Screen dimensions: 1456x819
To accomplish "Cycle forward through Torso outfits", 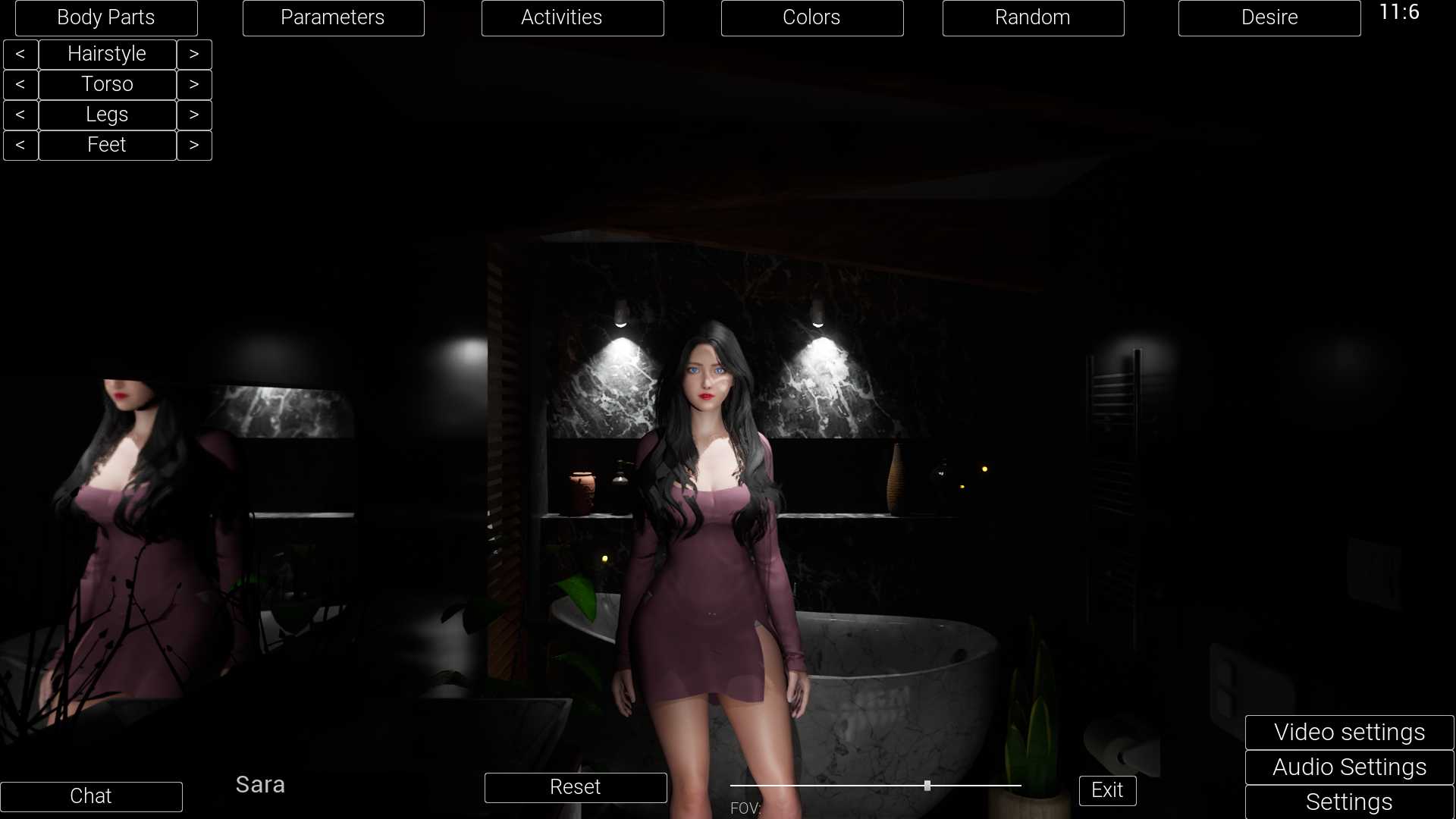I will tap(194, 84).
